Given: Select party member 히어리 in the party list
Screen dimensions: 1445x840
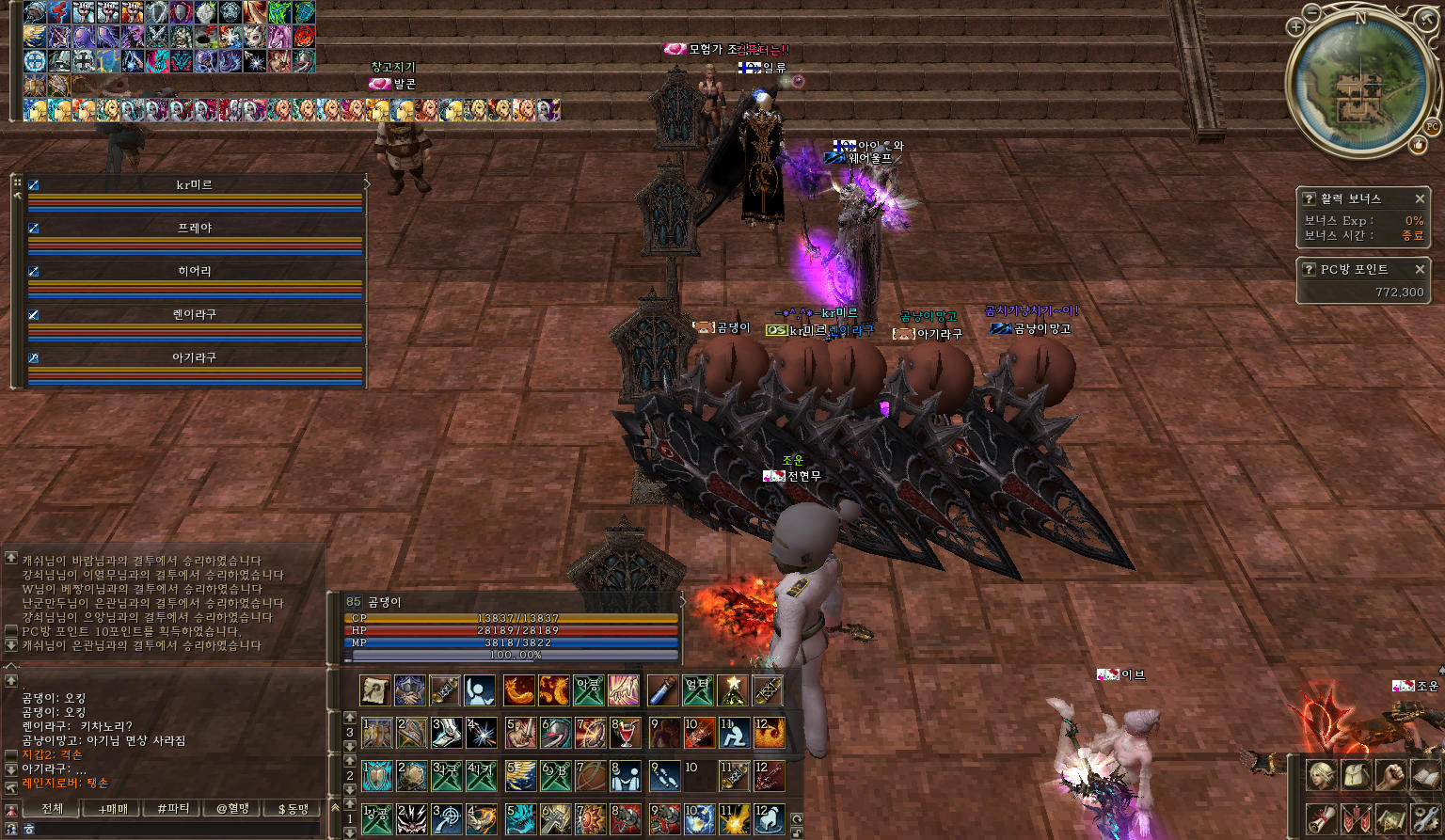Looking at the screenshot, I should click(x=195, y=272).
